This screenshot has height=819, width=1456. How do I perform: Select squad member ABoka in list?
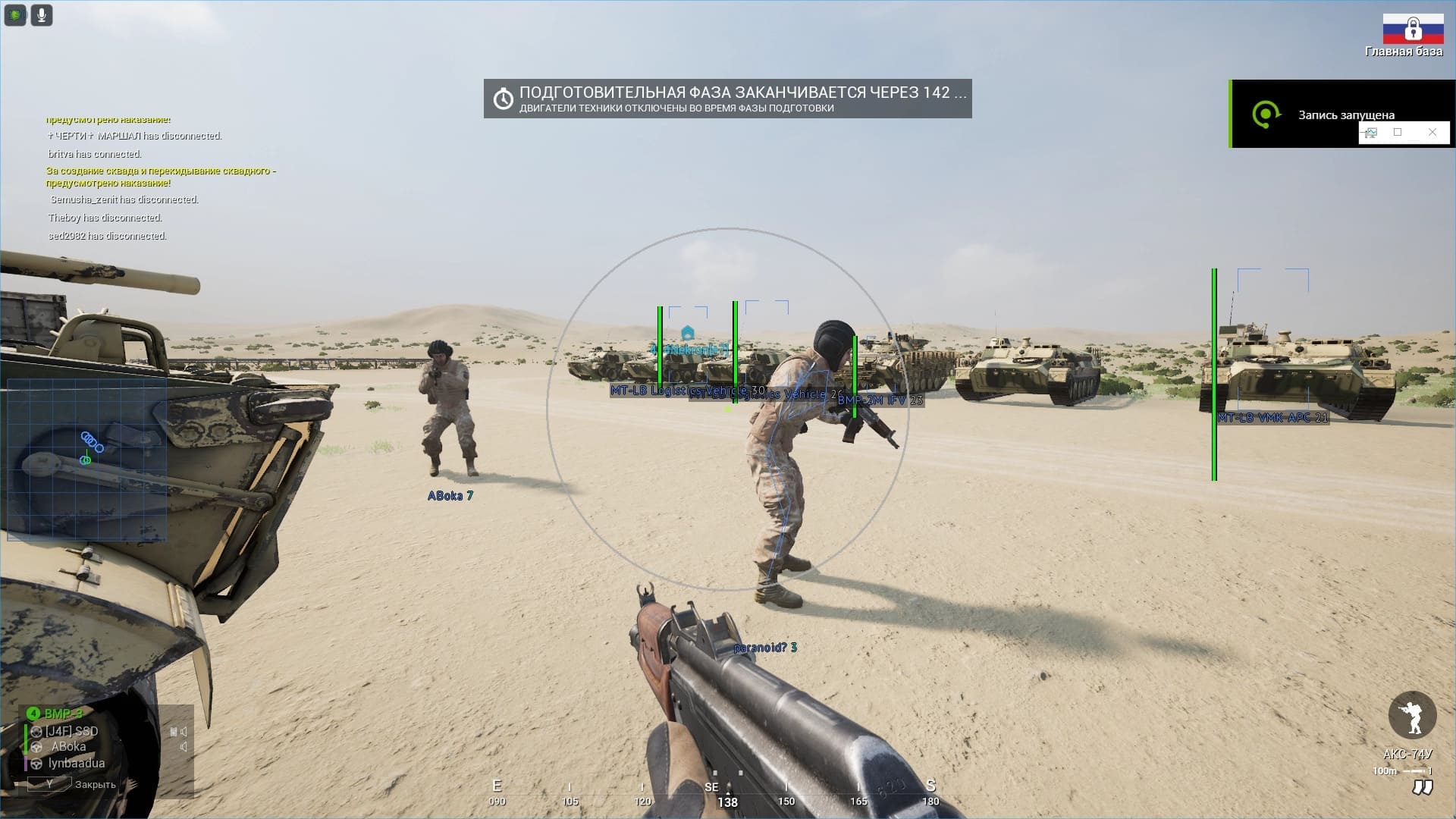(x=68, y=747)
